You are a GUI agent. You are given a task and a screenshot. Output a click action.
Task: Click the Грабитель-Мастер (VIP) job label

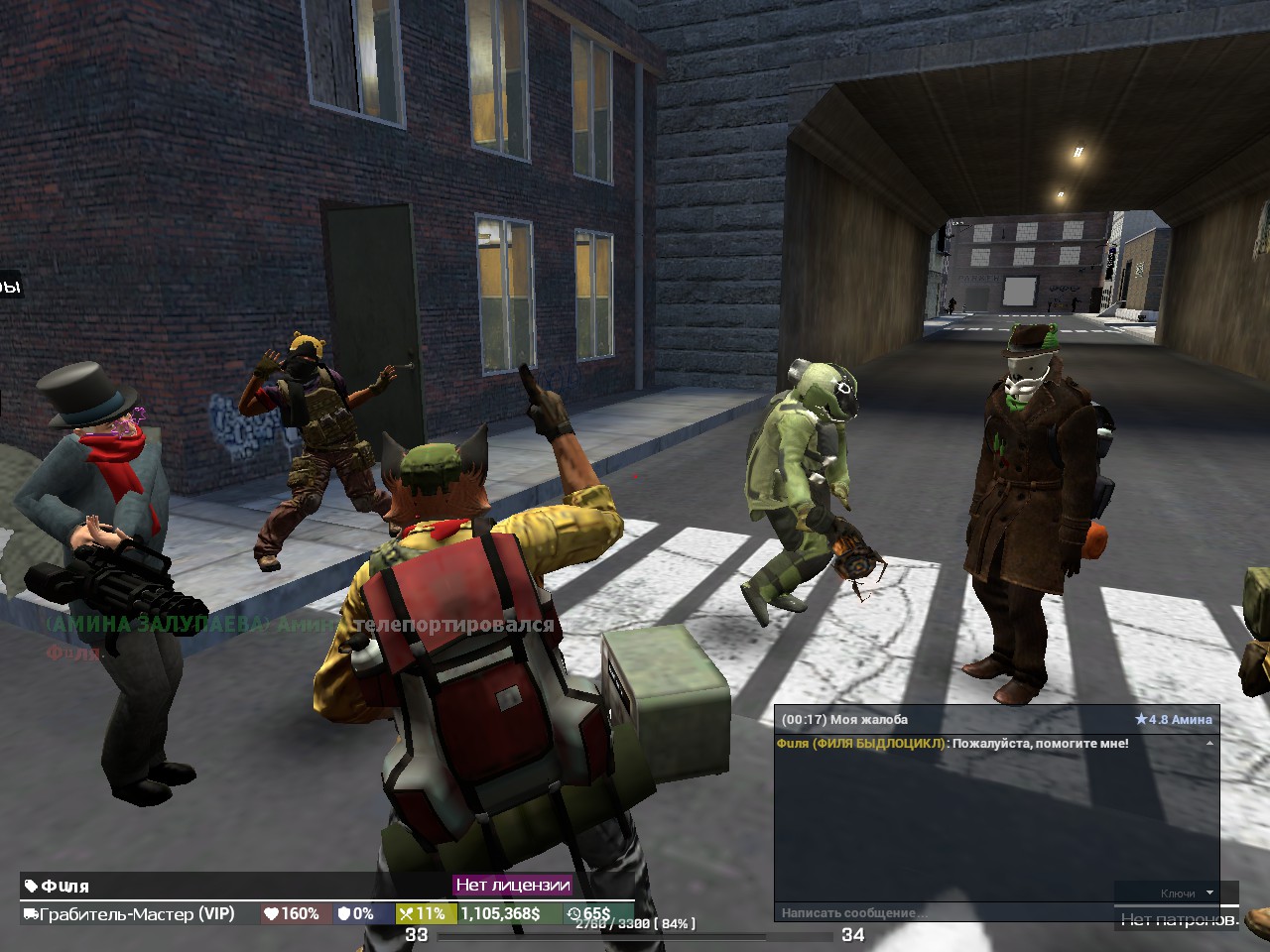[x=136, y=912]
